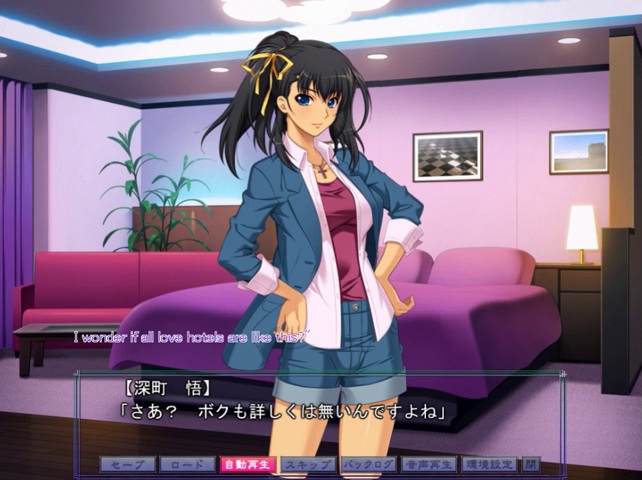Open the セーブ (Save) menu
This screenshot has width=642, height=480.
pos(128,465)
